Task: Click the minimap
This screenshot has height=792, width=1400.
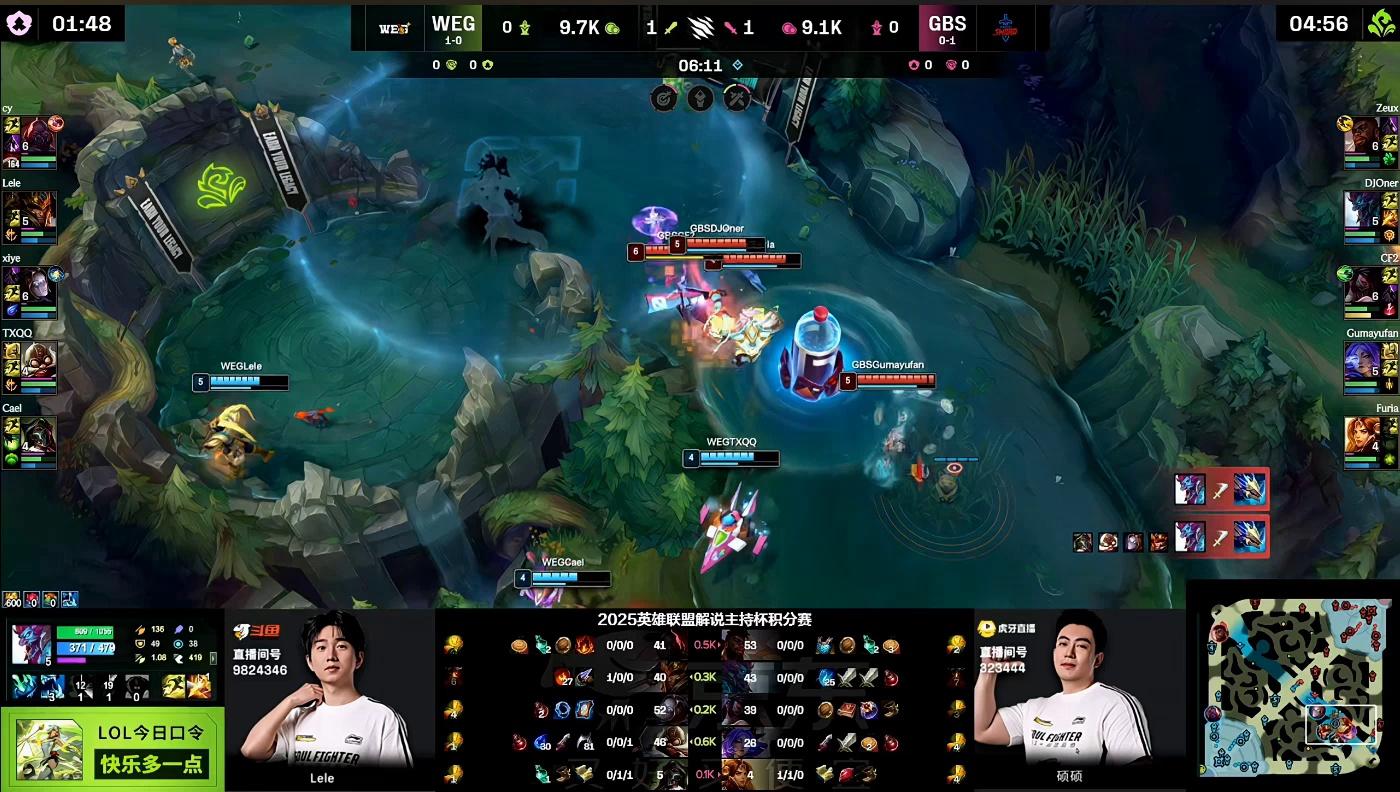Action: pos(1294,686)
